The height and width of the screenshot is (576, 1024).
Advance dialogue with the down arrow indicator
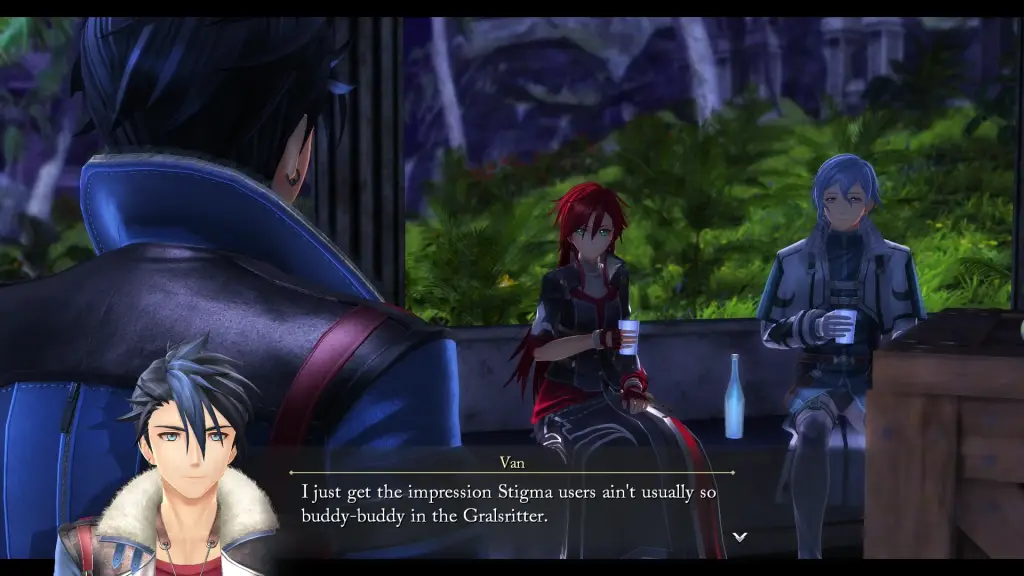[740, 537]
